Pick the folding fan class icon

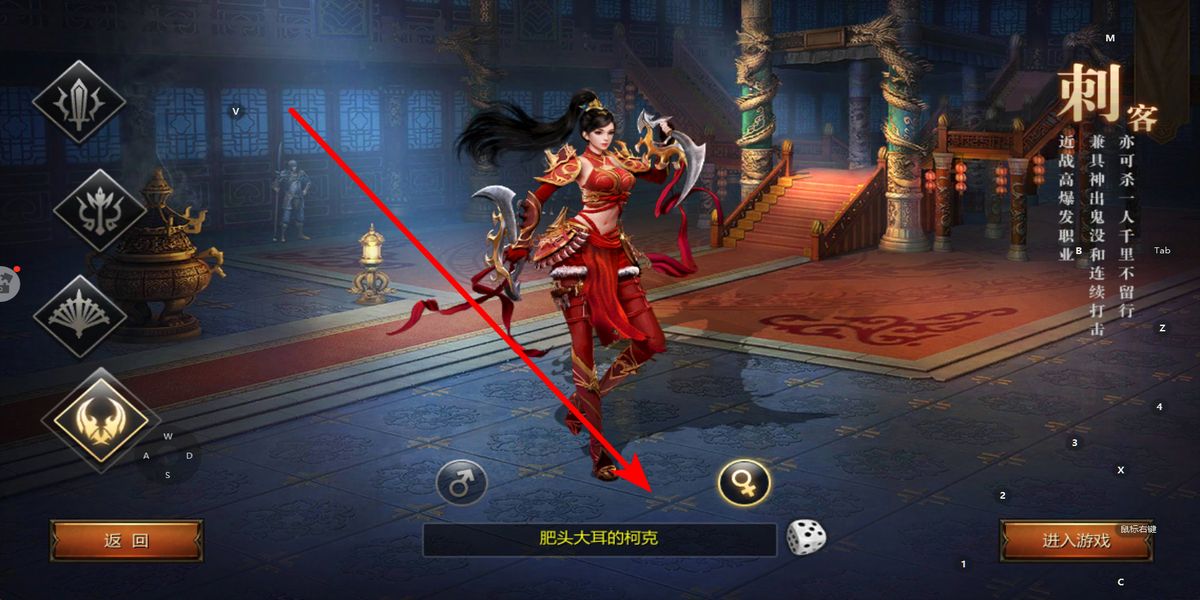[x=80, y=315]
